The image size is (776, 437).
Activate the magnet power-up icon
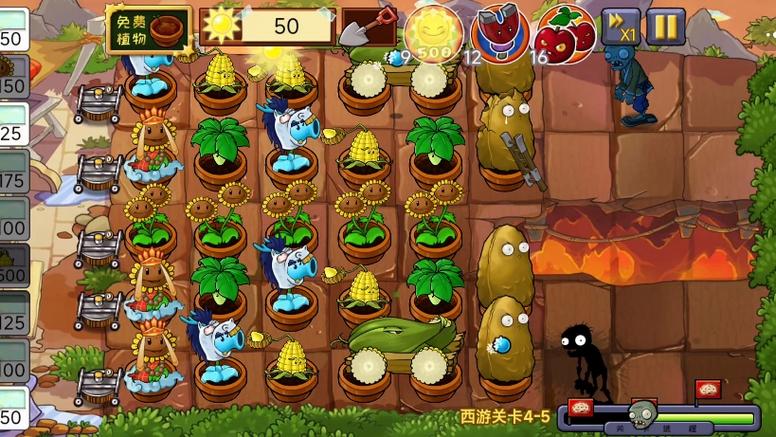click(x=499, y=31)
